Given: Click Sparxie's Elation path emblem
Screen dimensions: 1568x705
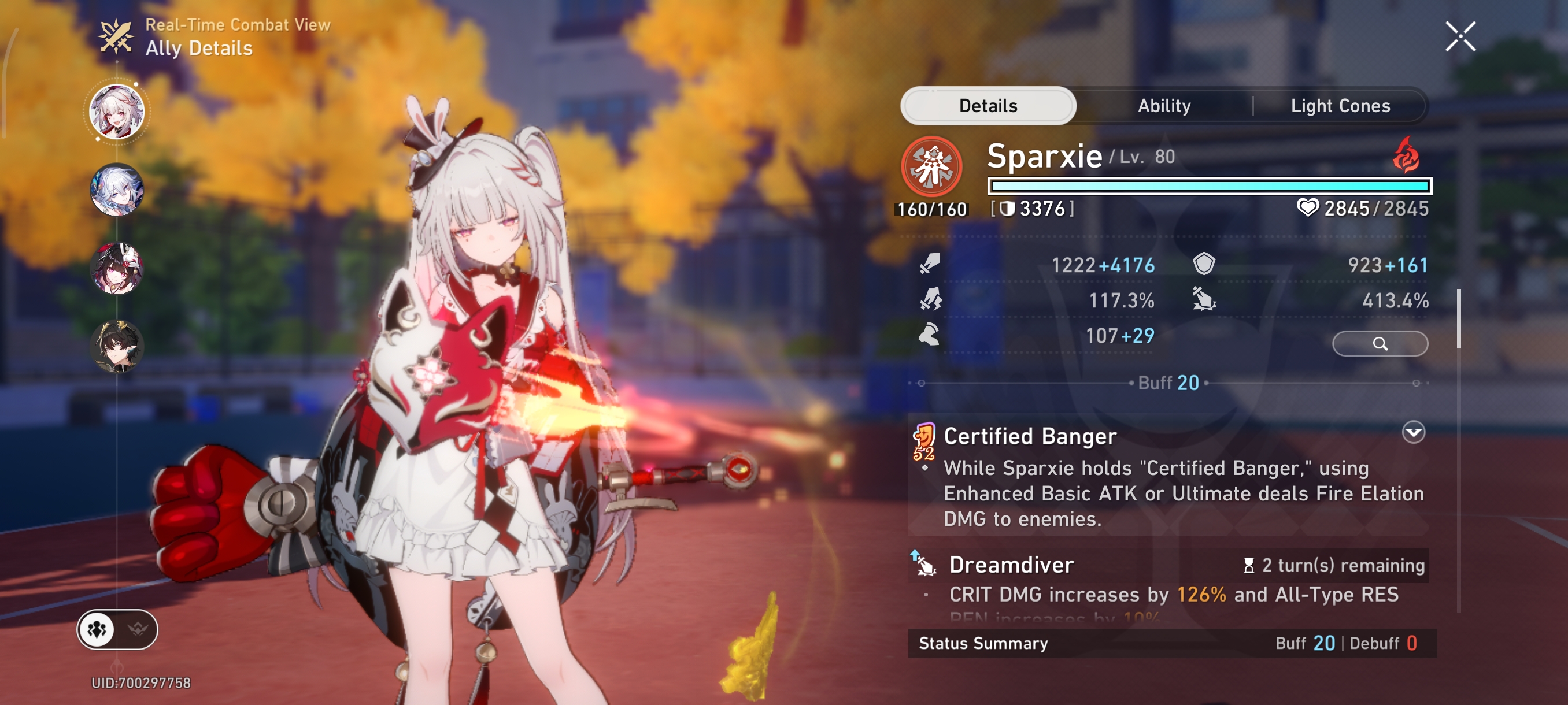Looking at the screenshot, I should click(931, 166).
